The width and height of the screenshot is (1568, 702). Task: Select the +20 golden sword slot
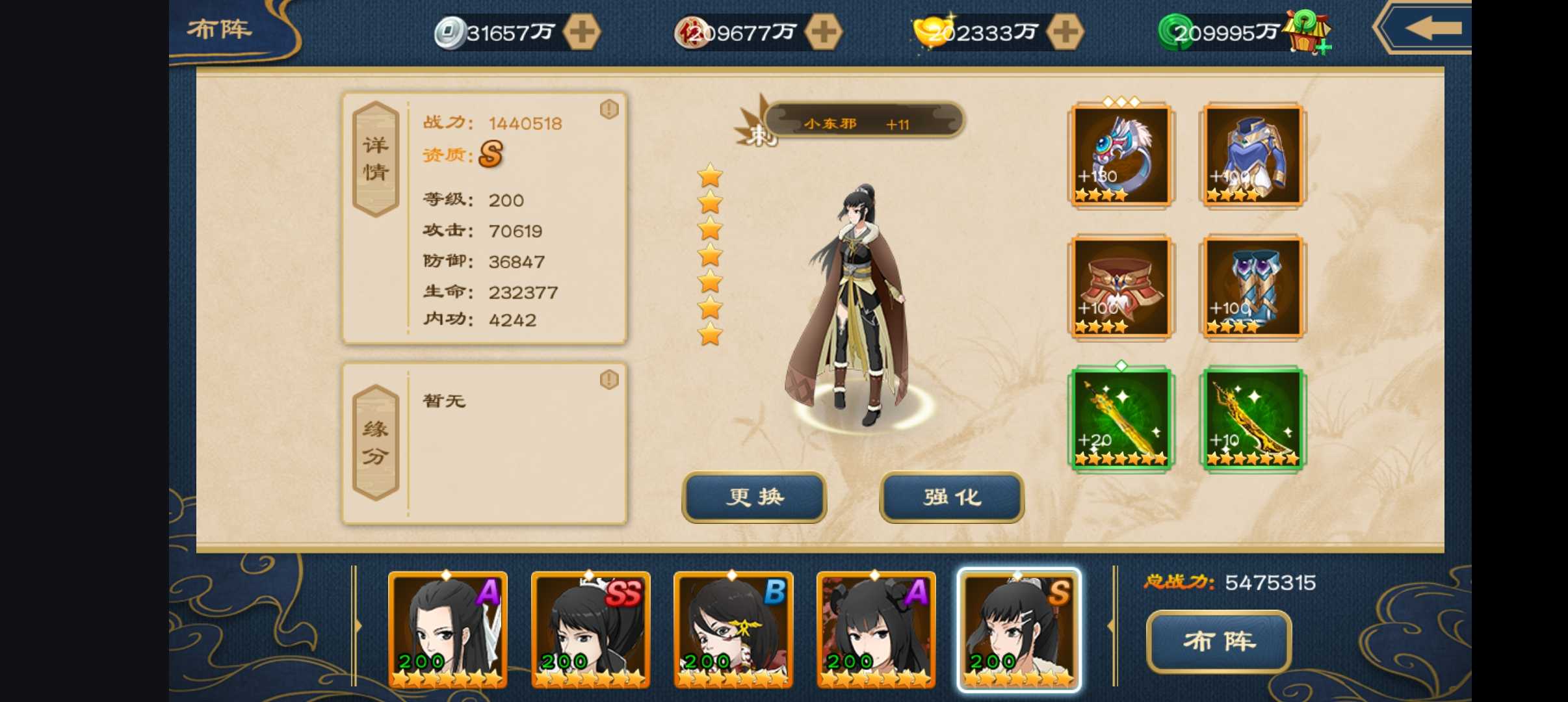click(1121, 419)
